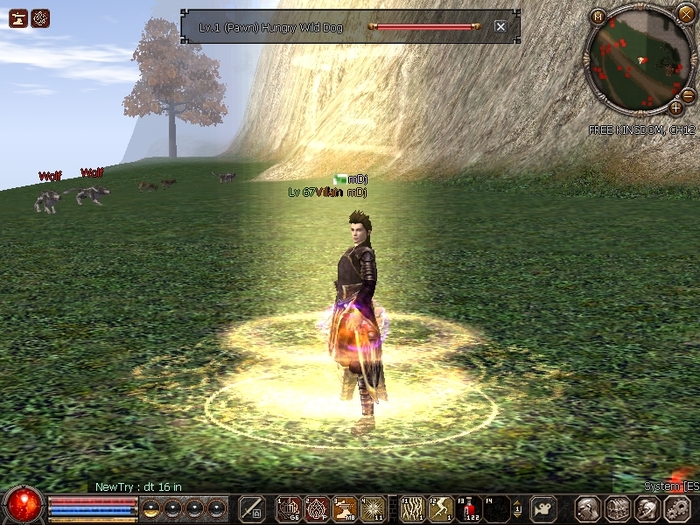
Task: Close the minimap with its X button
Action: pyautogui.click(x=685, y=13)
